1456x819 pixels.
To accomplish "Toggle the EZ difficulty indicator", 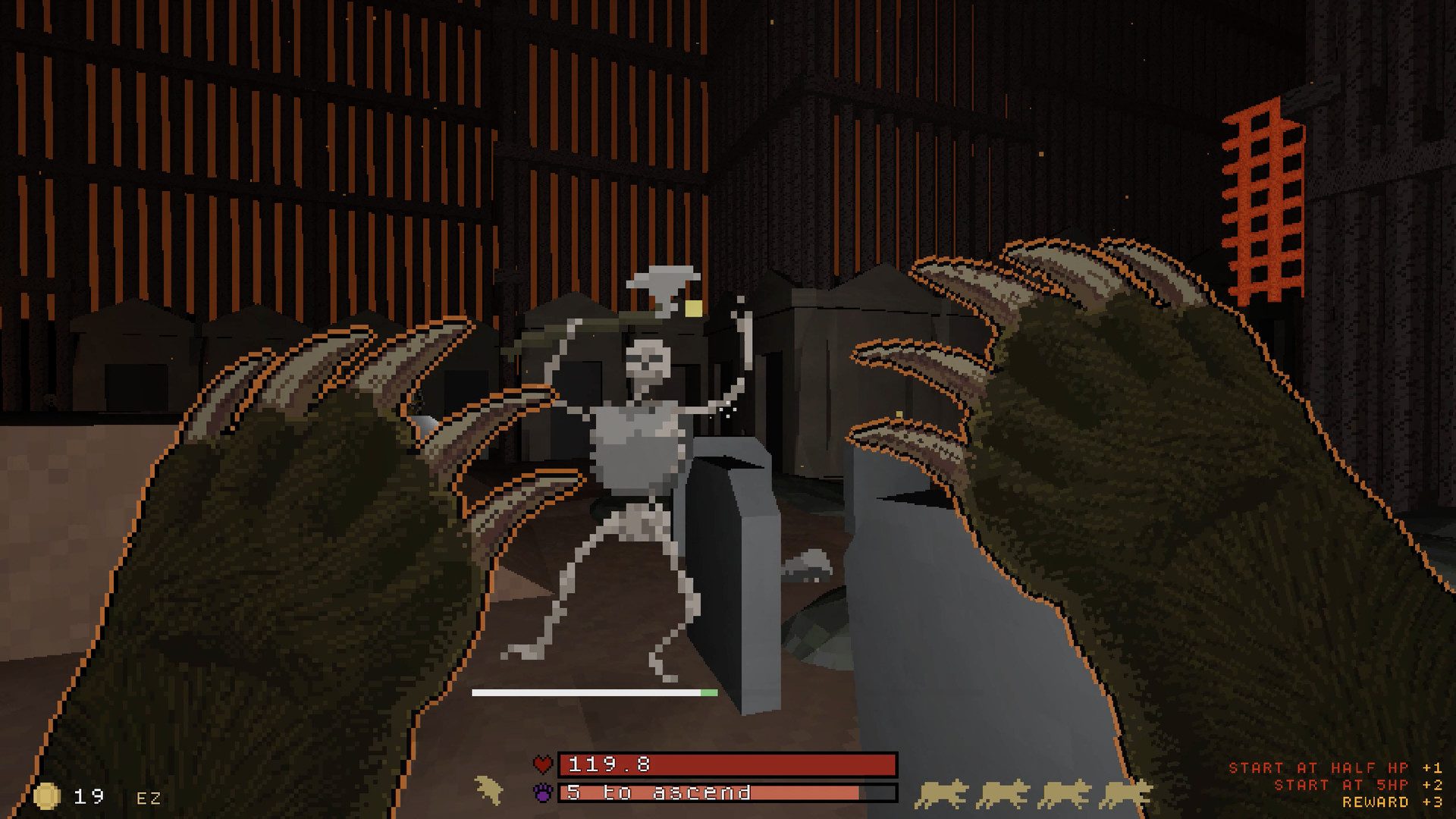I will [x=147, y=797].
